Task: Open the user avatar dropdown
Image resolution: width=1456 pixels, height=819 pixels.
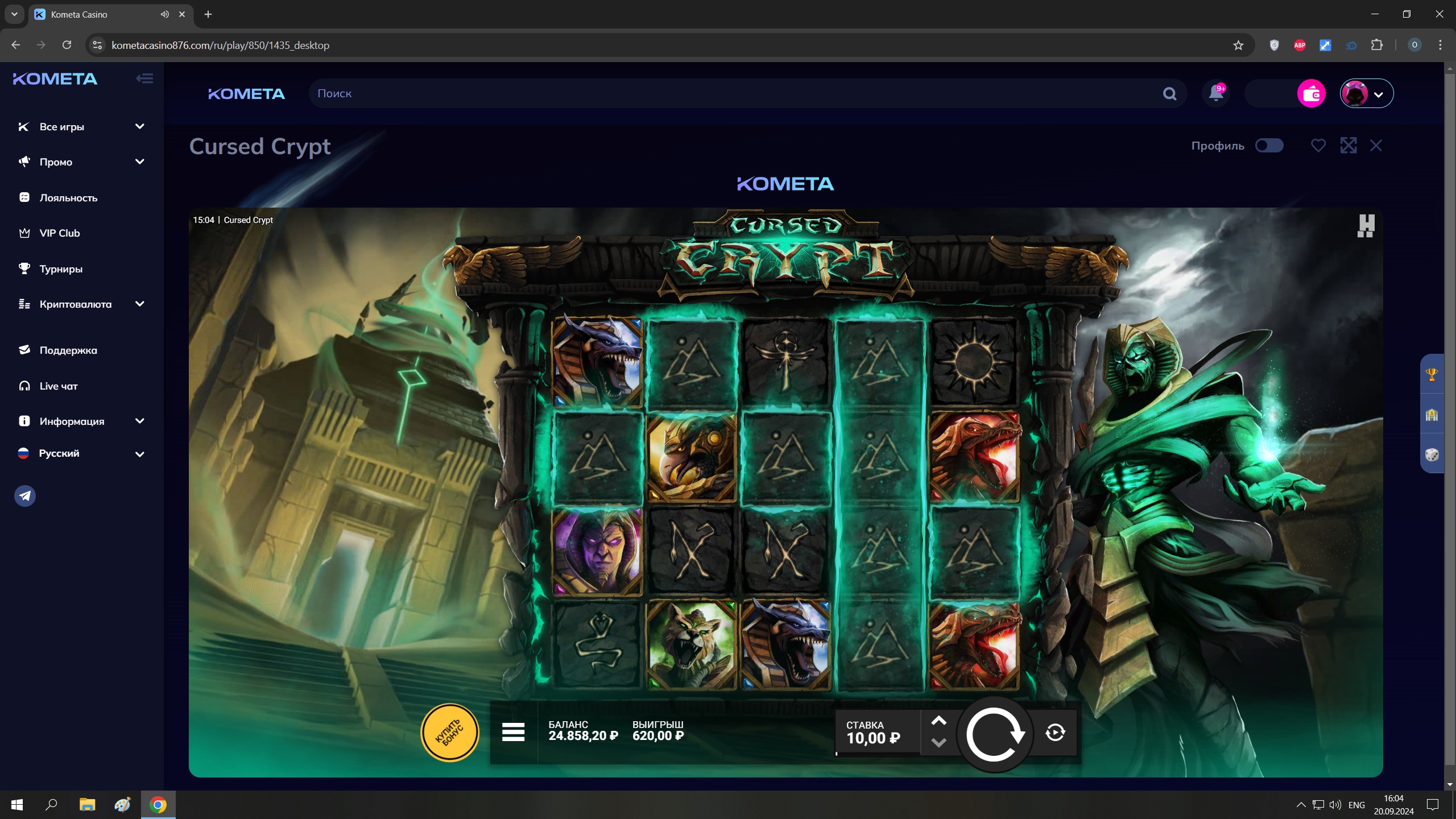Action: tap(1366, 94)
